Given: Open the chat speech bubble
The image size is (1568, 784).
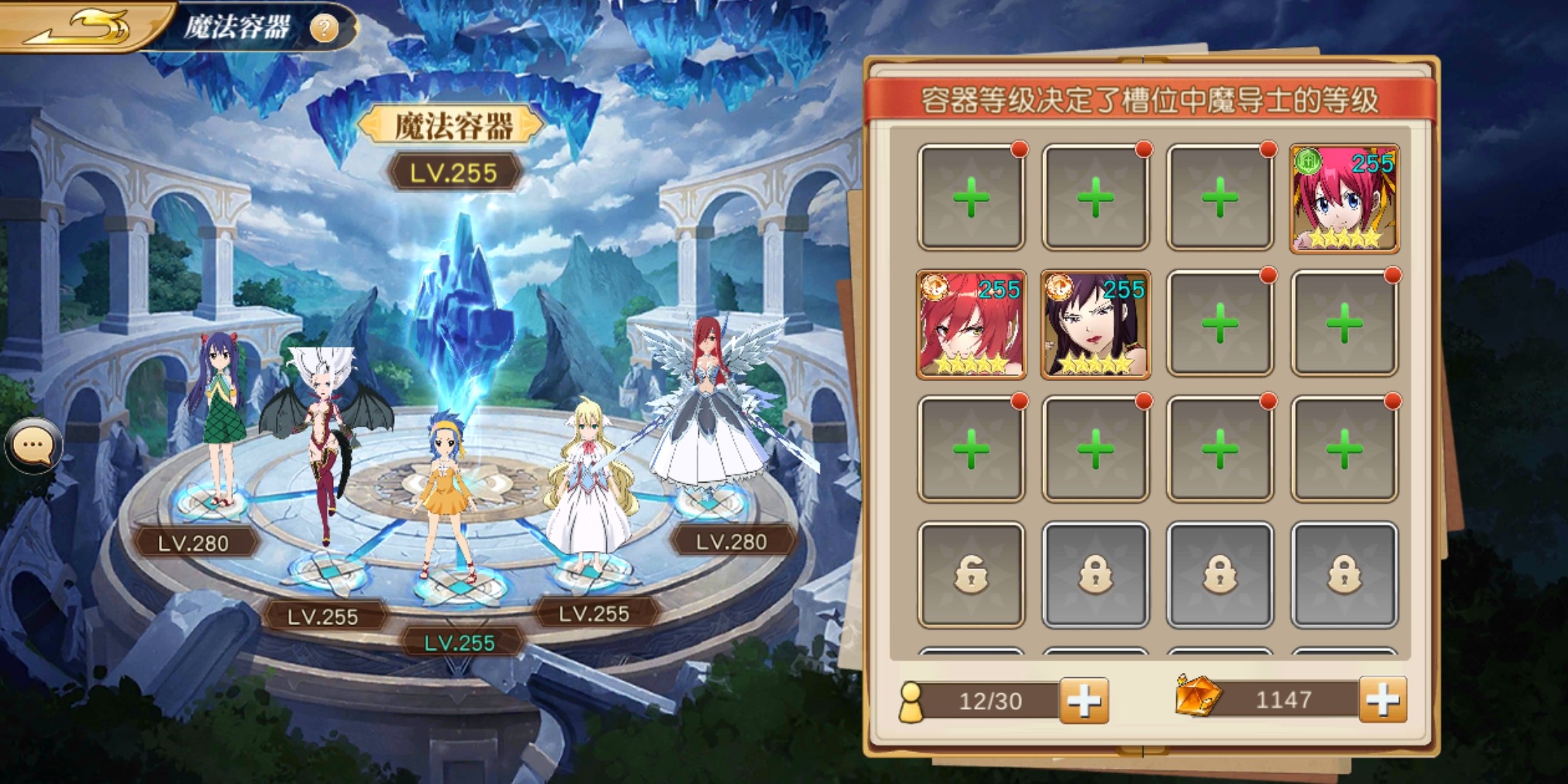Looking at the screenshot, I should pos(33,444).
